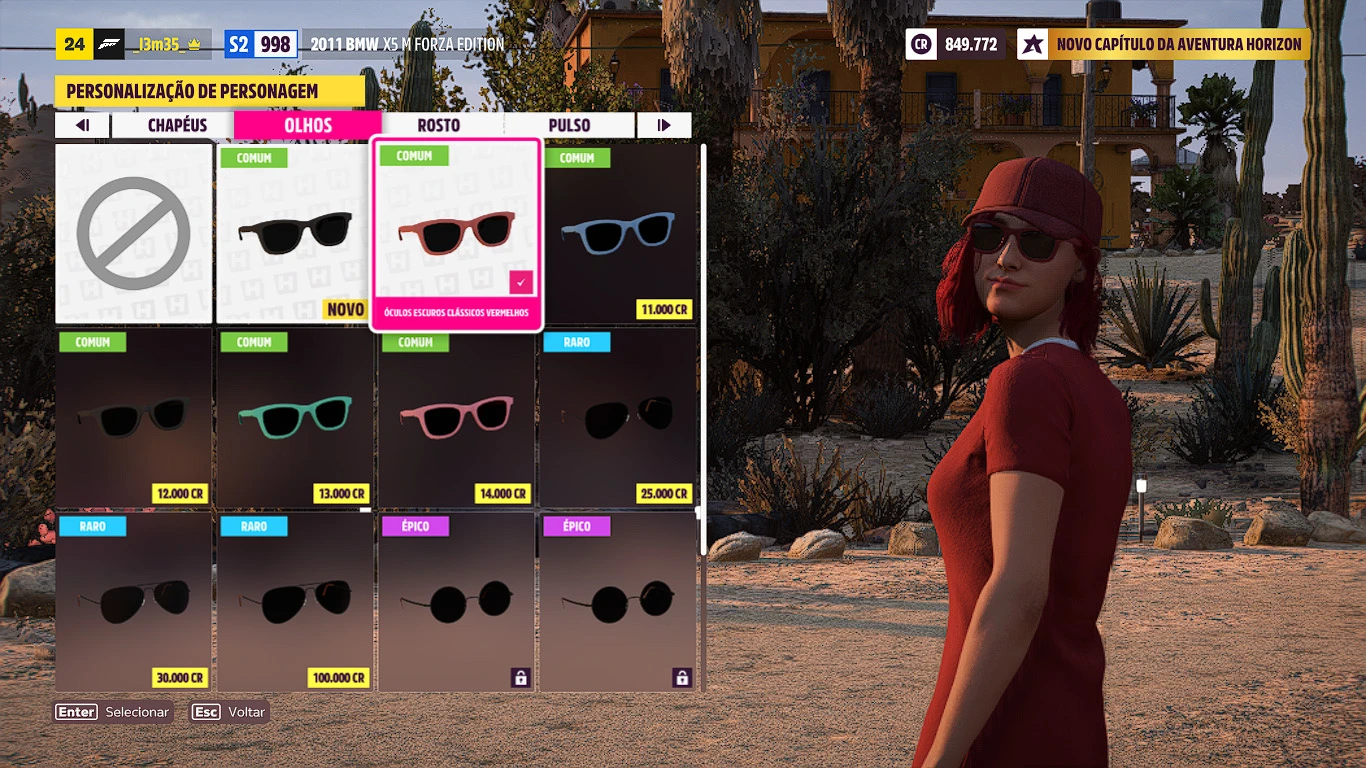Click the right arrow tab navigator
The image size is (1366, 768).
click(x=663, y=125)
